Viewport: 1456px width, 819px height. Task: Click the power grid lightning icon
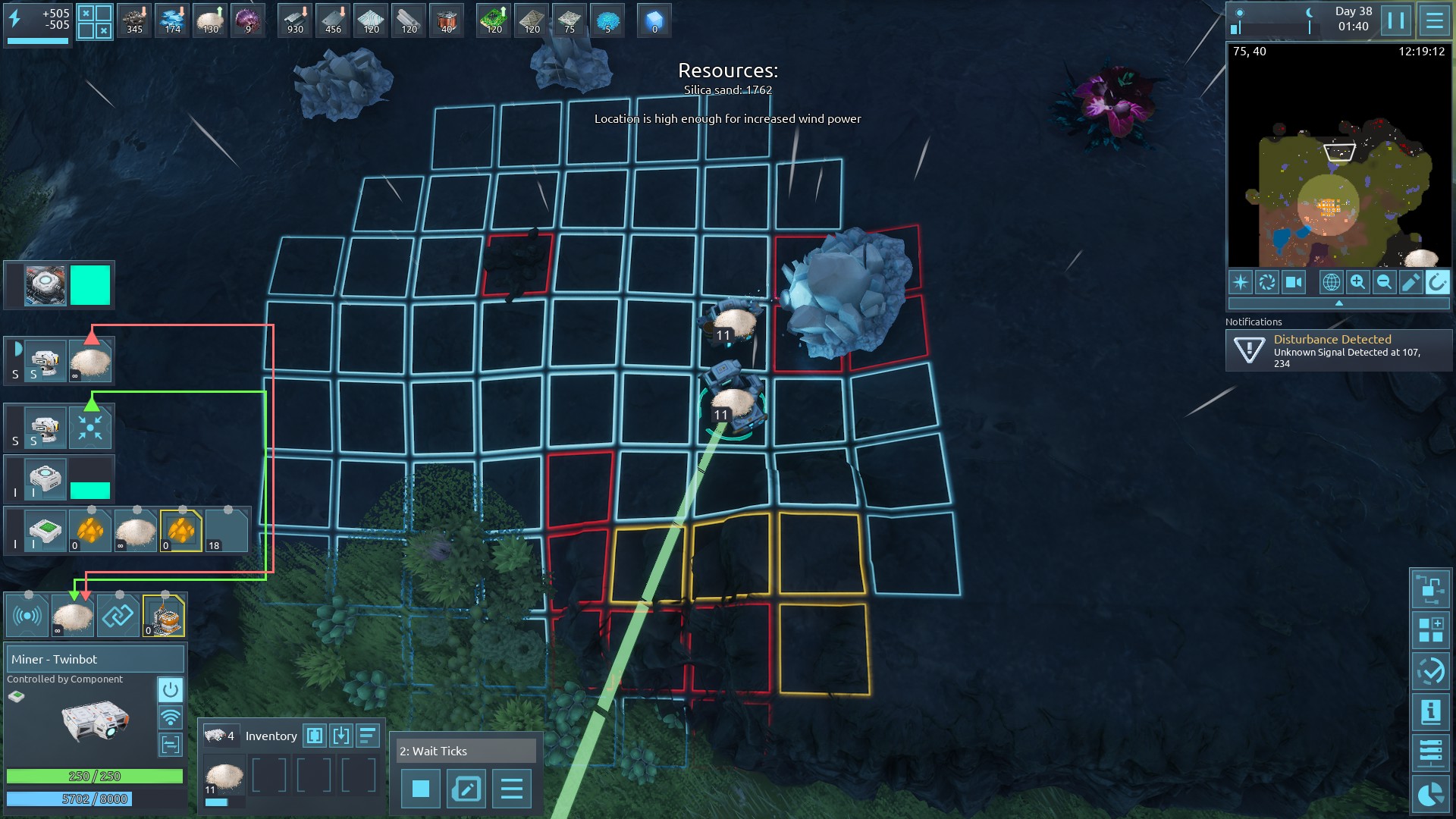14,19
